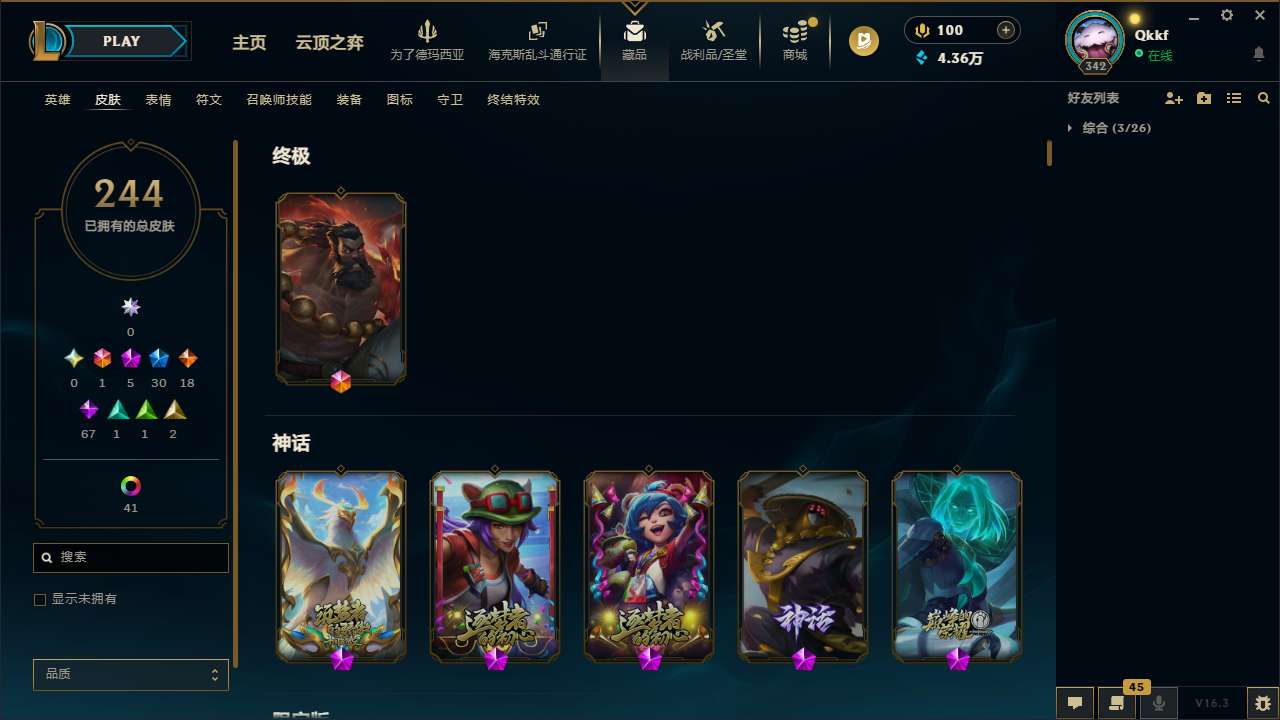Open the 战利品/圣堂 loot page
This screenshot has width=1280, height=720.
point(713,40)
